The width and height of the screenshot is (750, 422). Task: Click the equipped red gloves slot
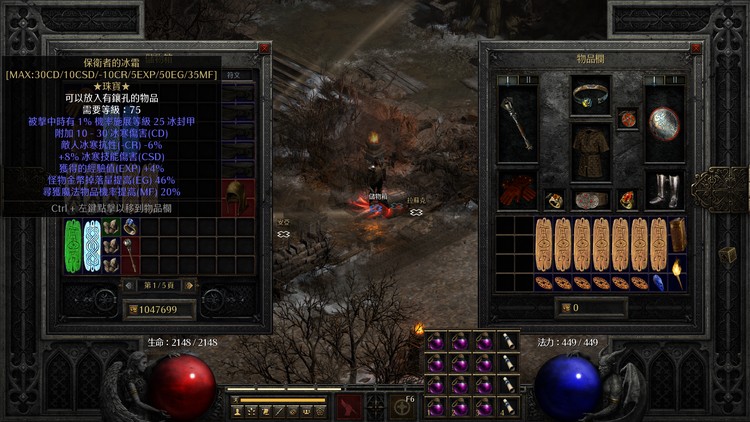click(x=519, y=190)
